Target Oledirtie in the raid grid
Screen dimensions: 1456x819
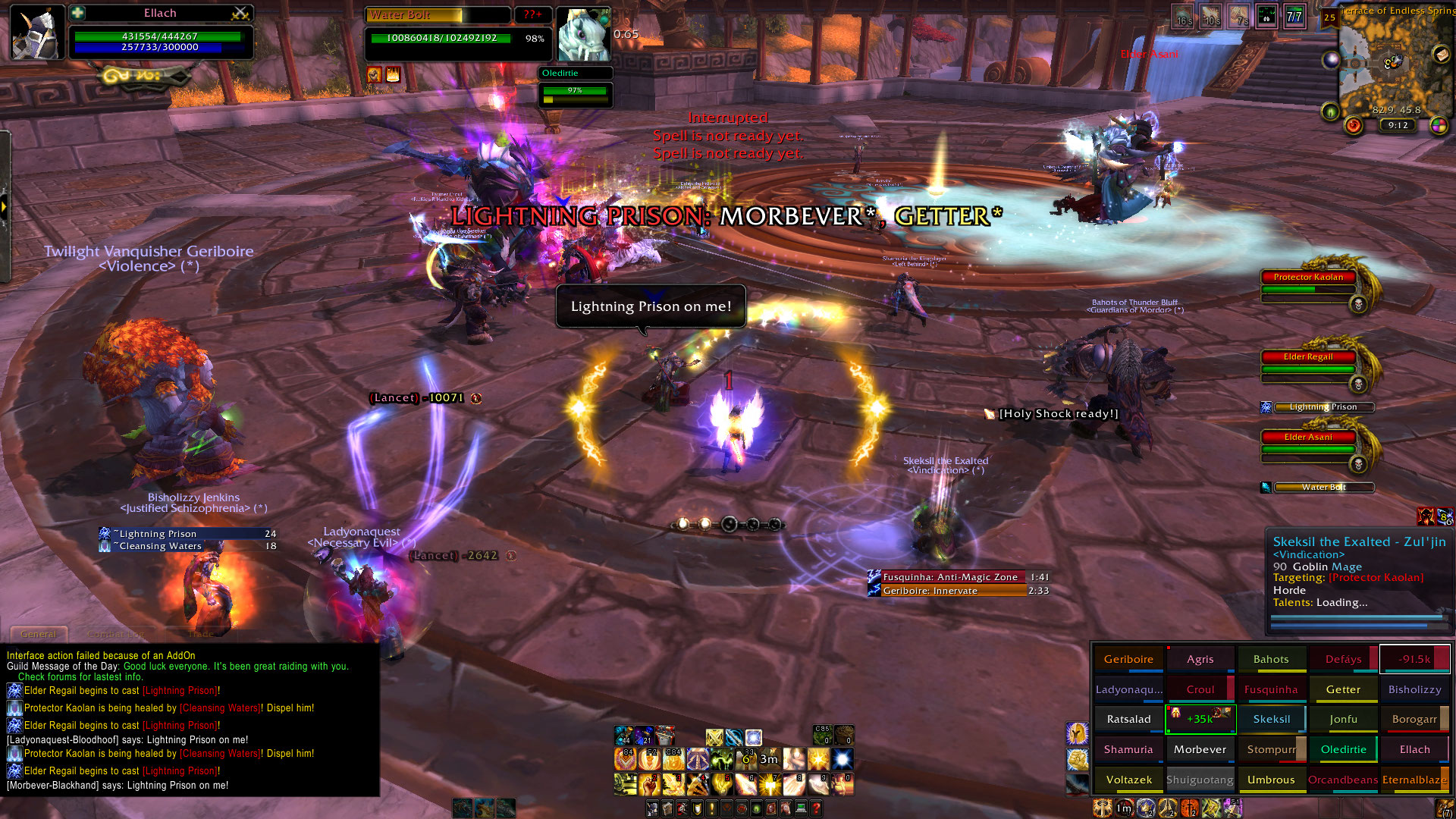[1343, 749]
